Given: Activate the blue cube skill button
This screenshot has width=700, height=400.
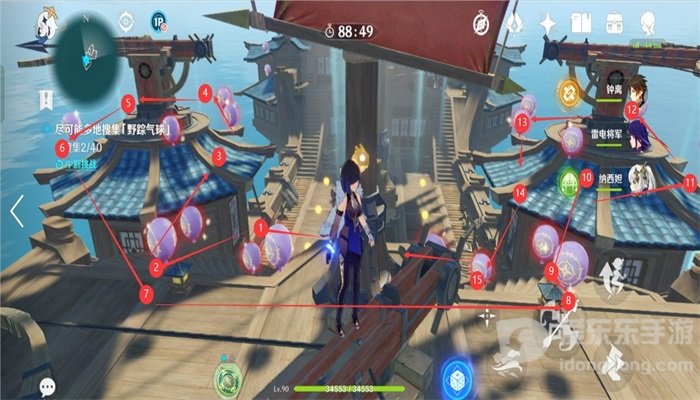Looking at the screenshot, I should (457, 376).
